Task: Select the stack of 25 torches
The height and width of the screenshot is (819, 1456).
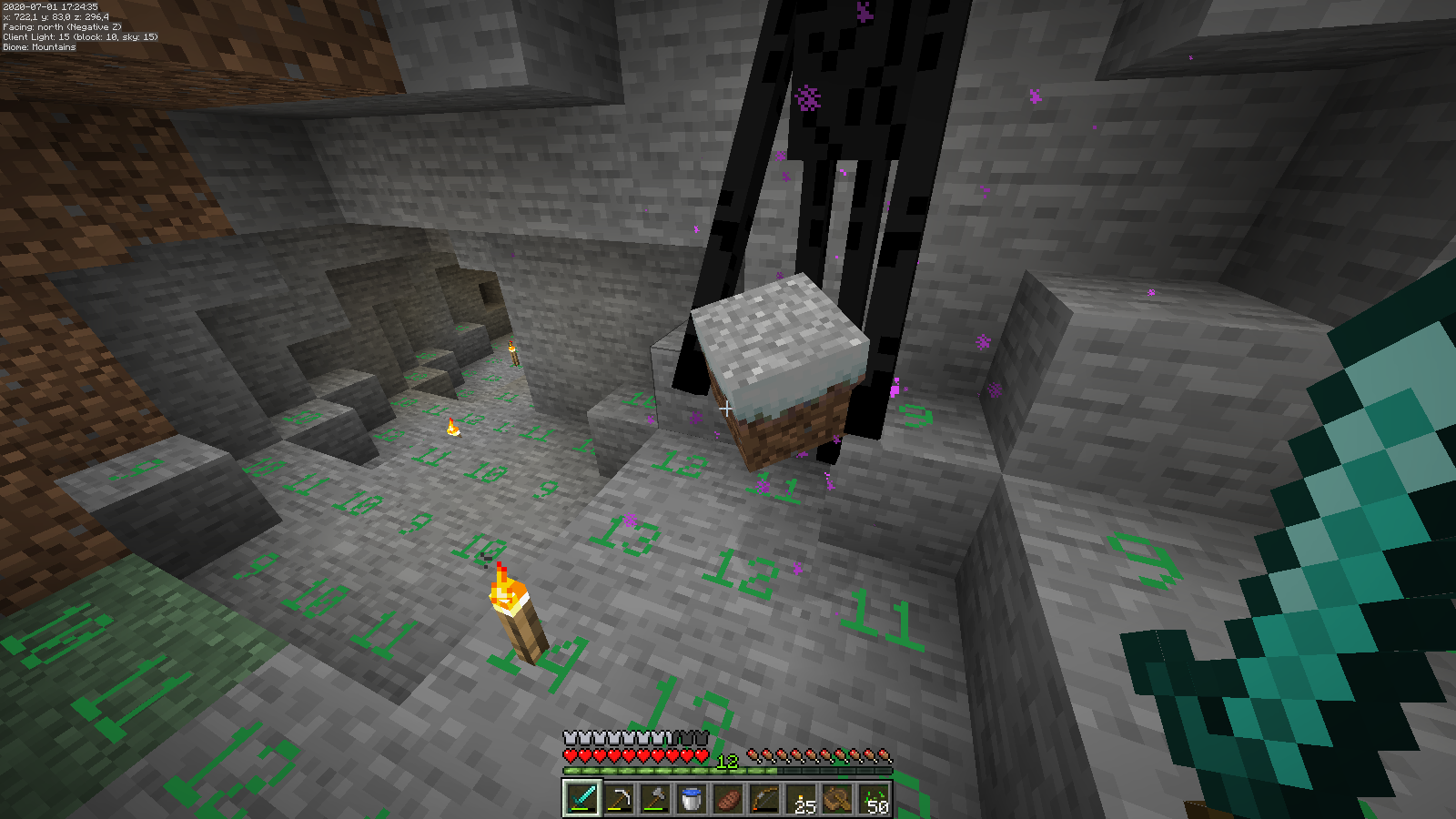Action: (801, 799)
